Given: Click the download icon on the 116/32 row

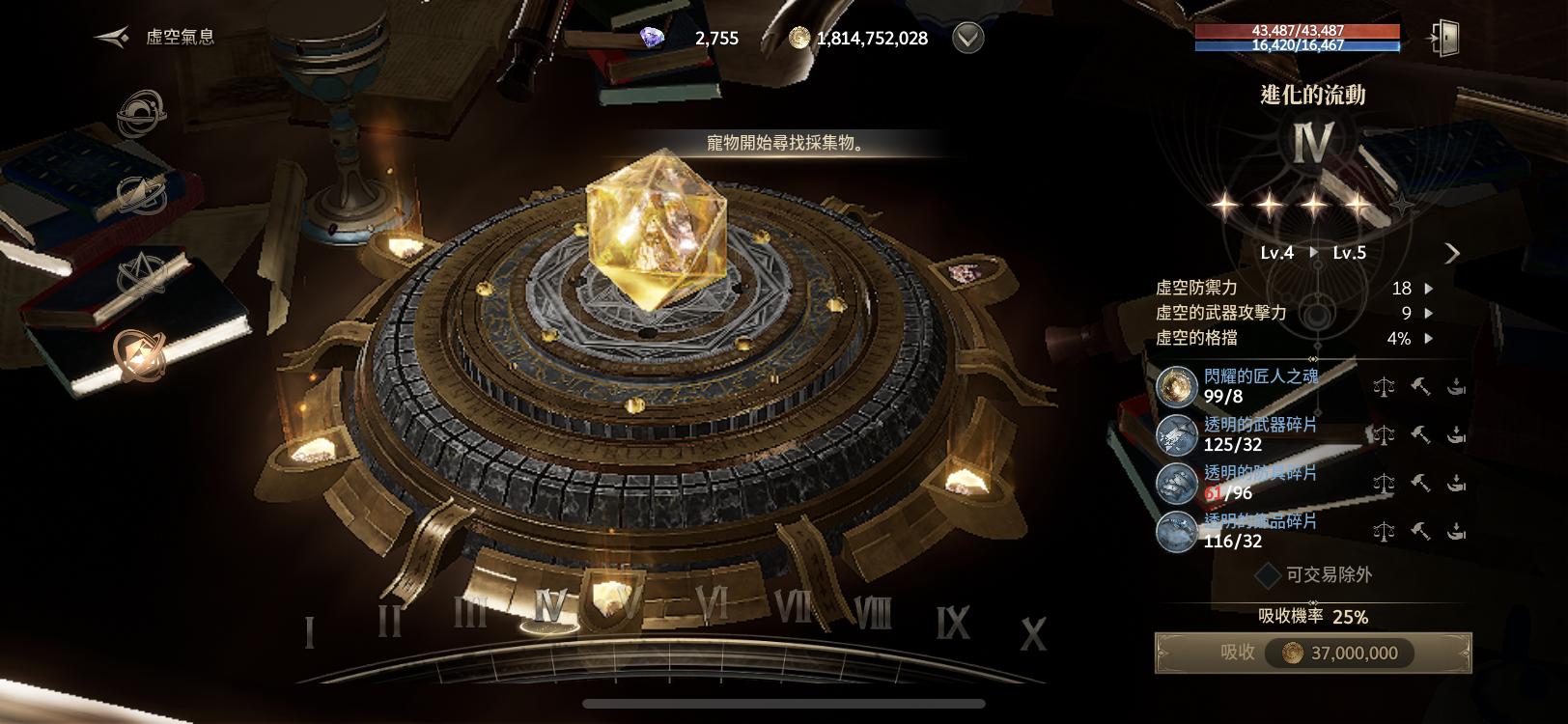Looking at the screenshot, I should tap(1456, 531).
